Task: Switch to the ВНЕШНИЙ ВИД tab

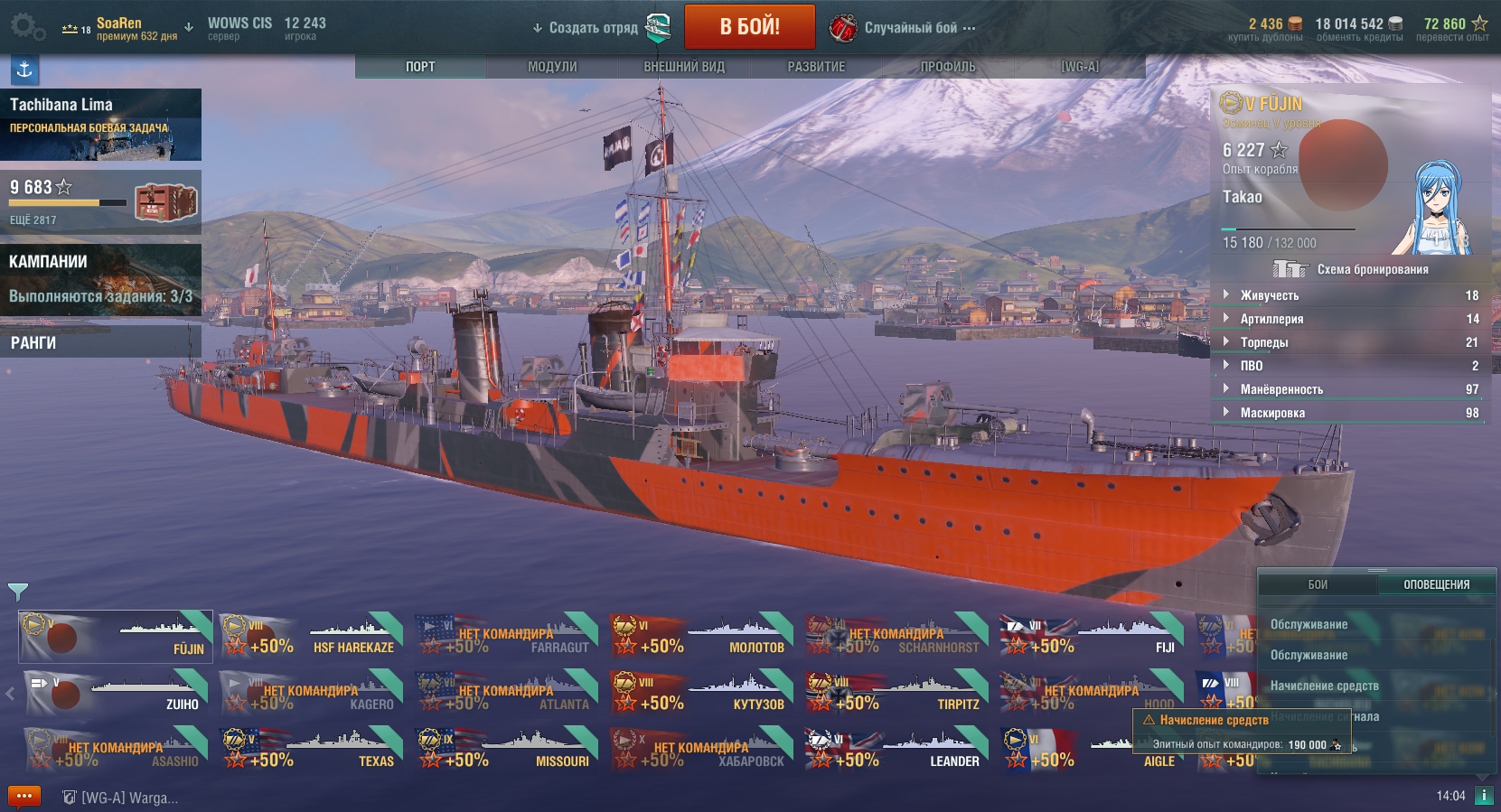Action: pos(684,67)
